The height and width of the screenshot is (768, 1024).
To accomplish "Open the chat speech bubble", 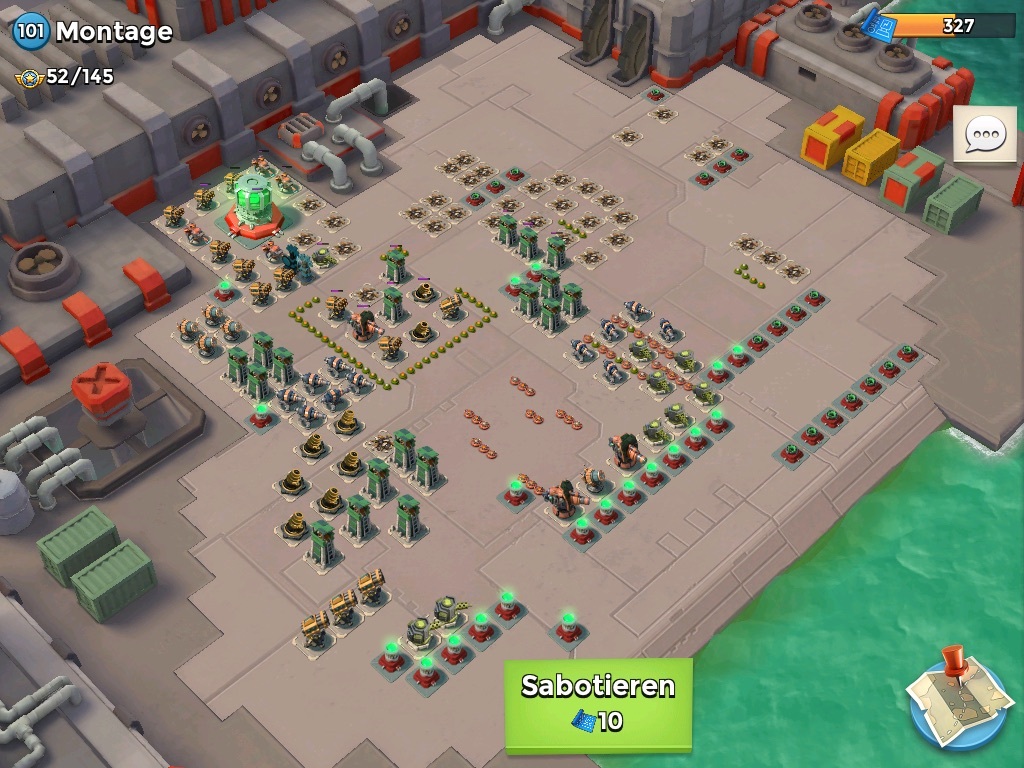I will 984,134.
